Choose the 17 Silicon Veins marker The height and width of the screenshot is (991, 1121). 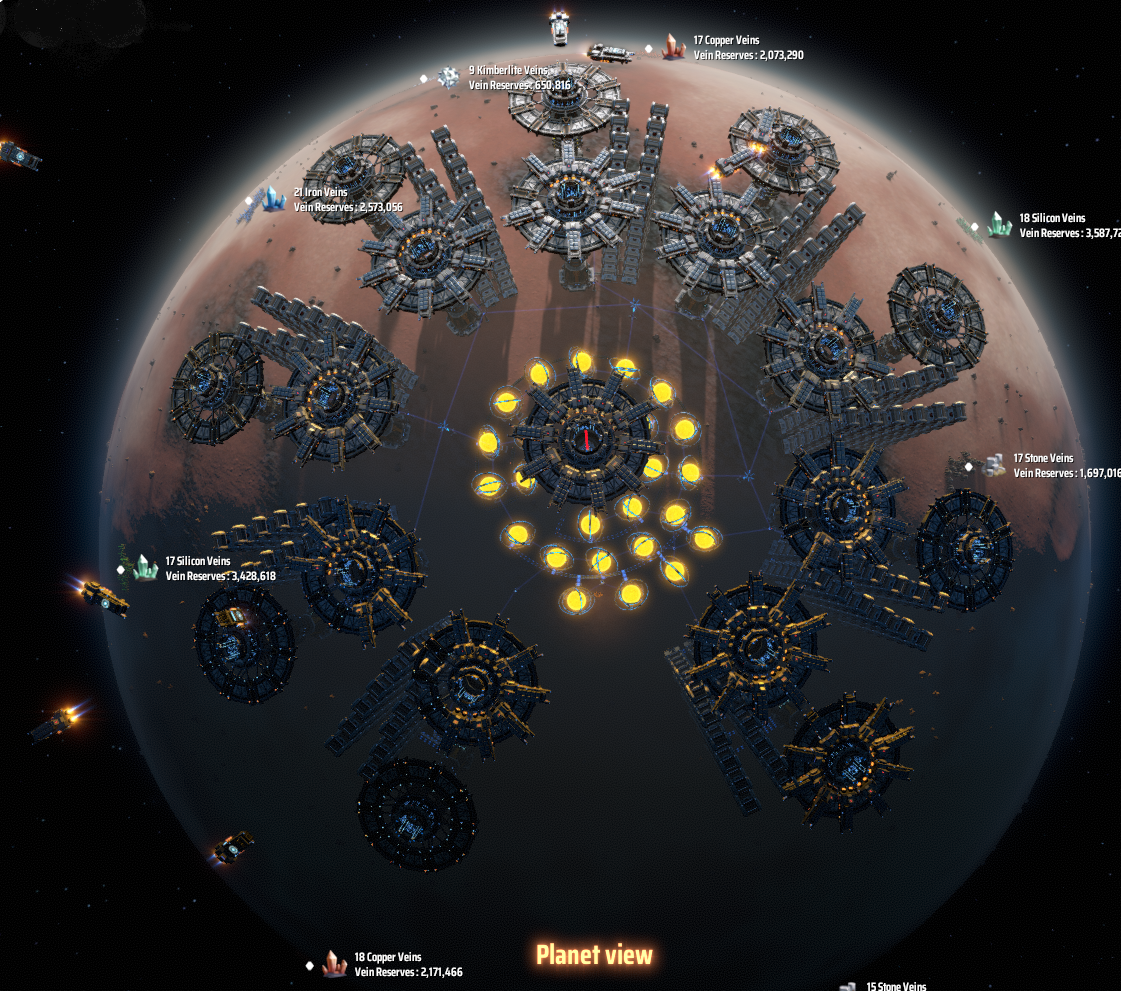[146, 568]
